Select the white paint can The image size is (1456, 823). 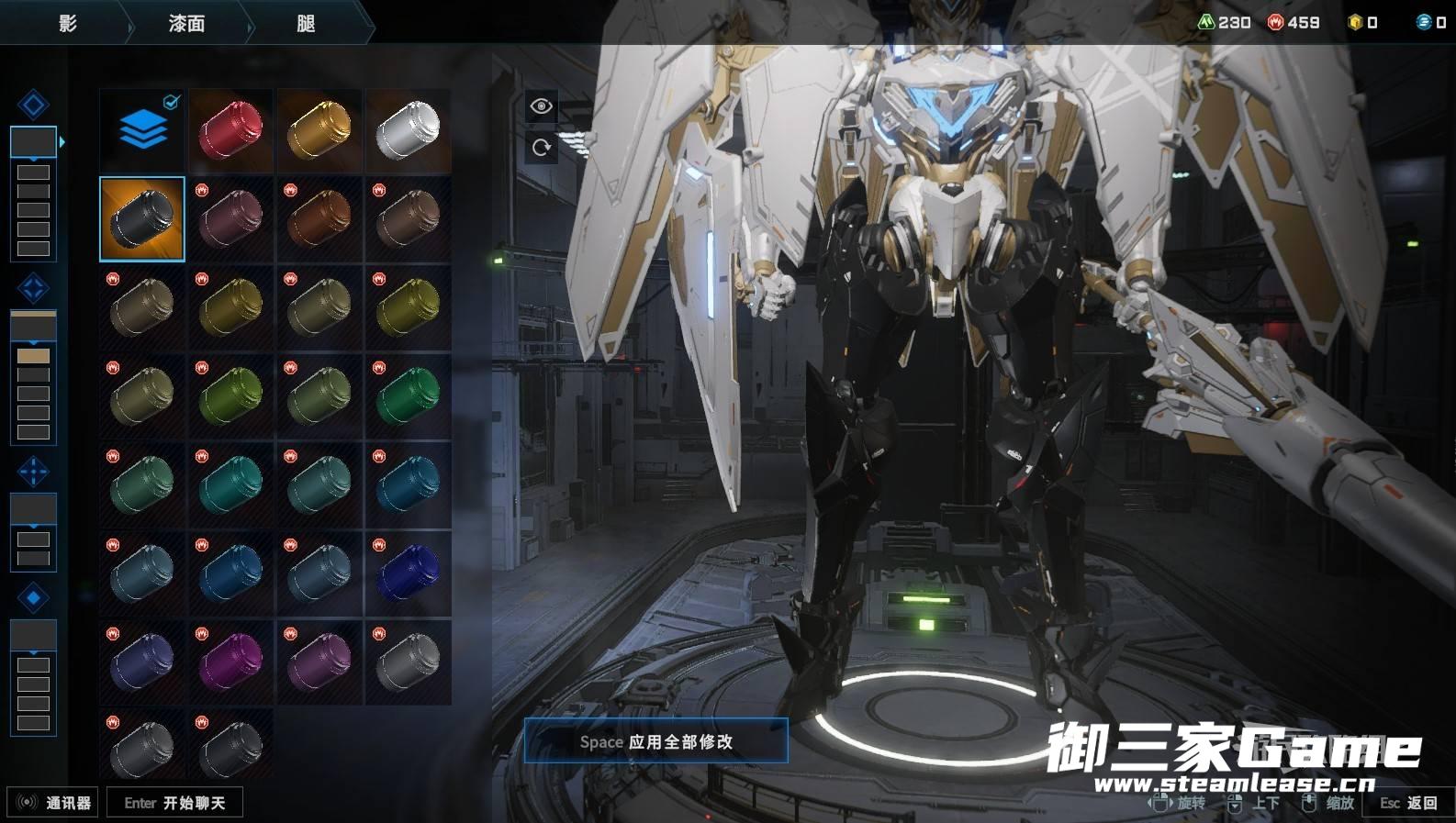click(x=408, y=129)
